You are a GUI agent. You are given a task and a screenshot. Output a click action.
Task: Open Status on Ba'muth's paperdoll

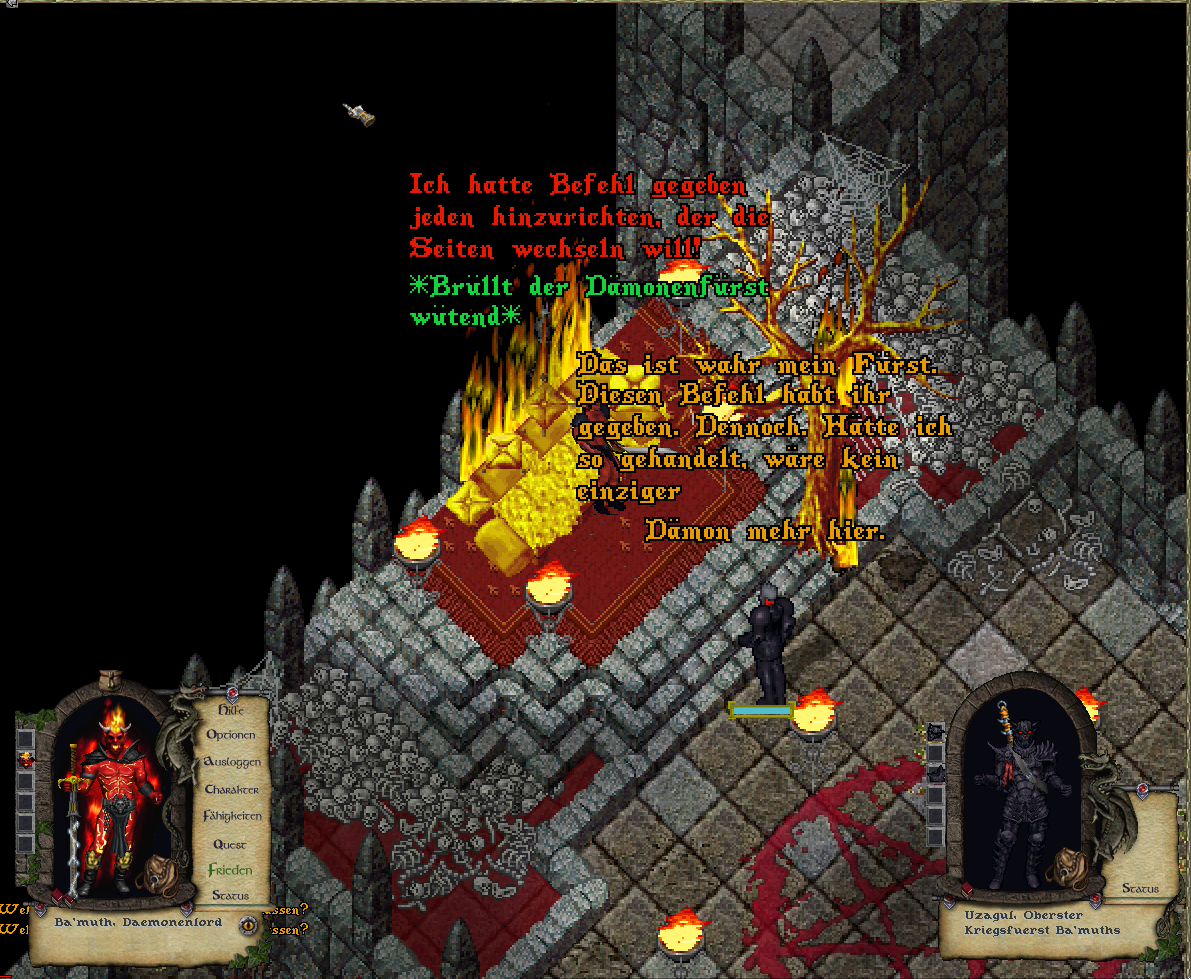click(230, 896)
